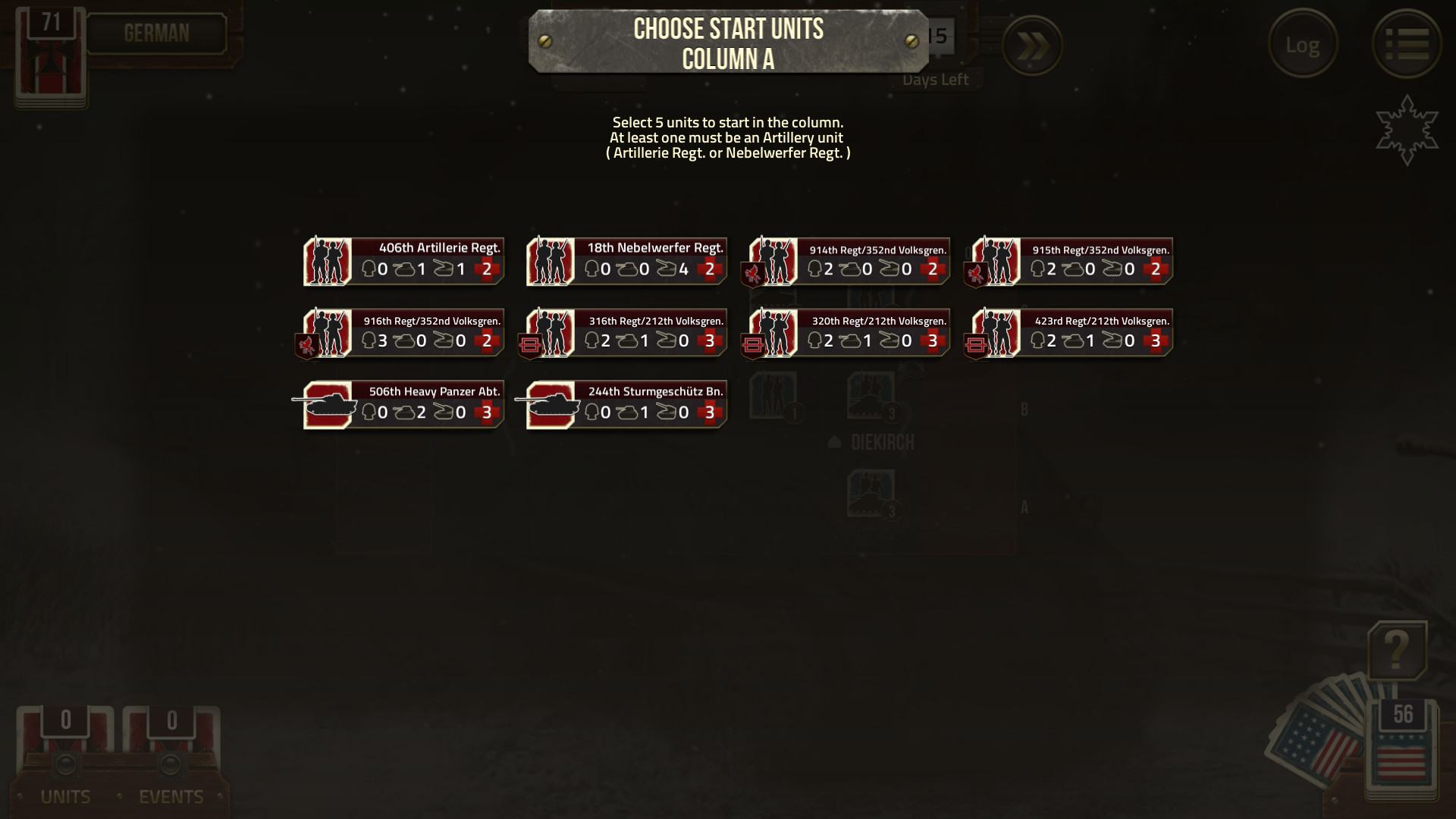1456x819 pixels.
Task: Select the 915th Regt/352nd Volksgren. unit
Action: coord(1072,261)
